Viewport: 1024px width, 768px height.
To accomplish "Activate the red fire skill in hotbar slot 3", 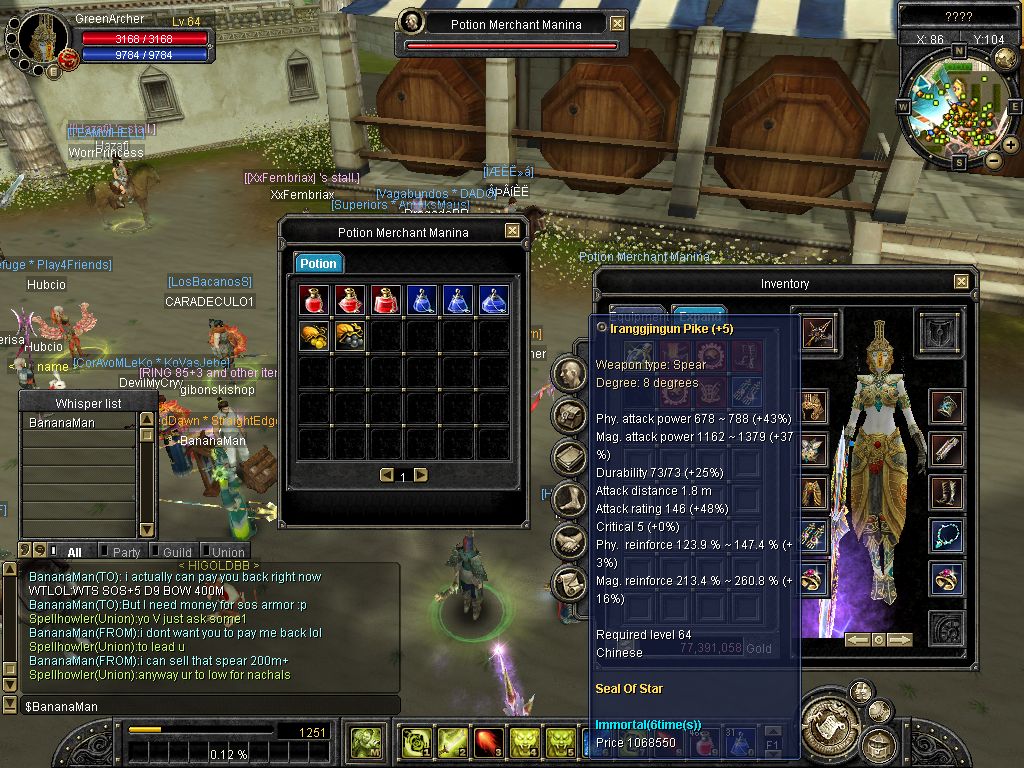I will (x=489, y=742).
